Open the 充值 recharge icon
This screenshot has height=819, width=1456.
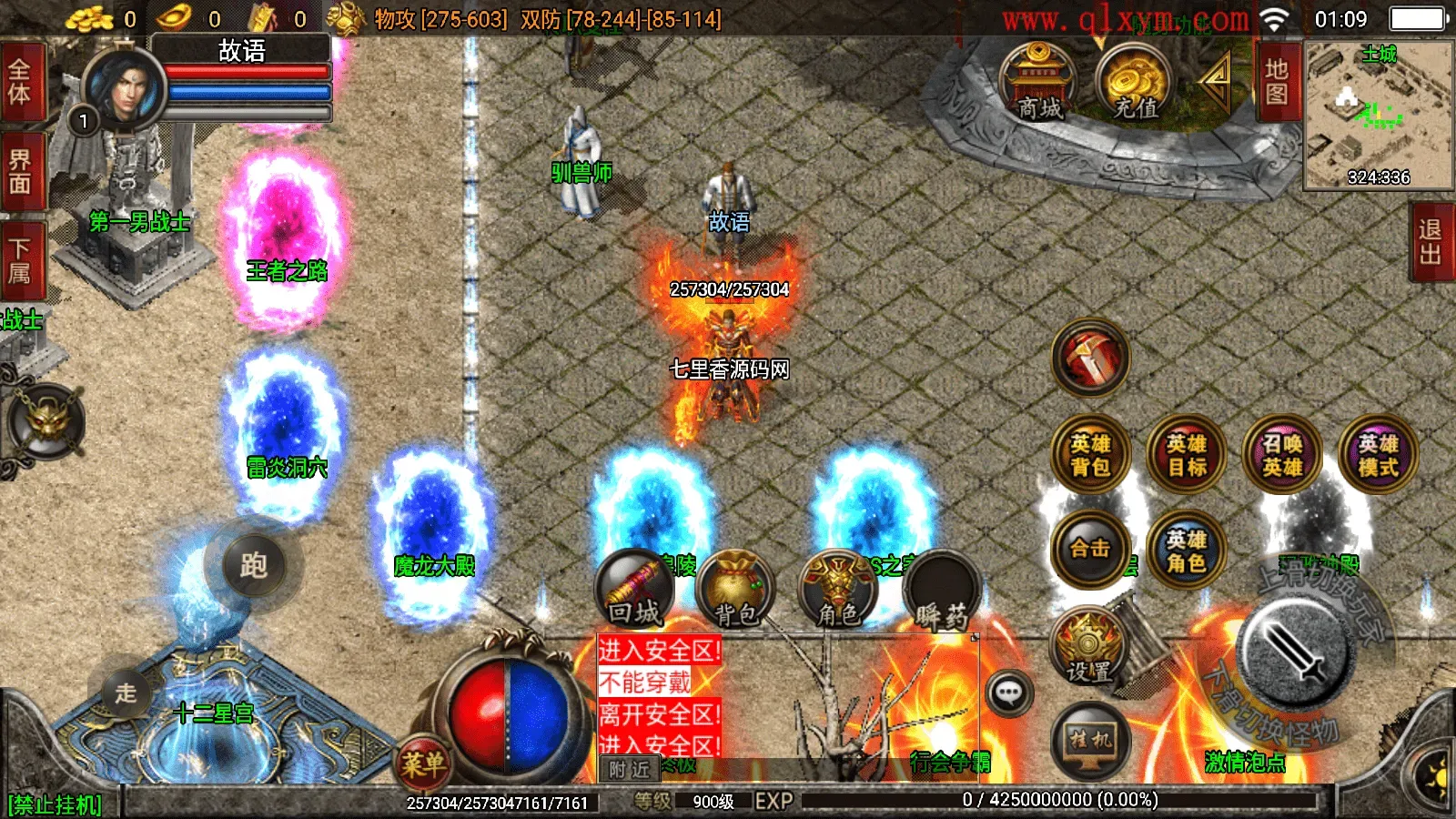pyautogui.click(x=1134, y=82)
